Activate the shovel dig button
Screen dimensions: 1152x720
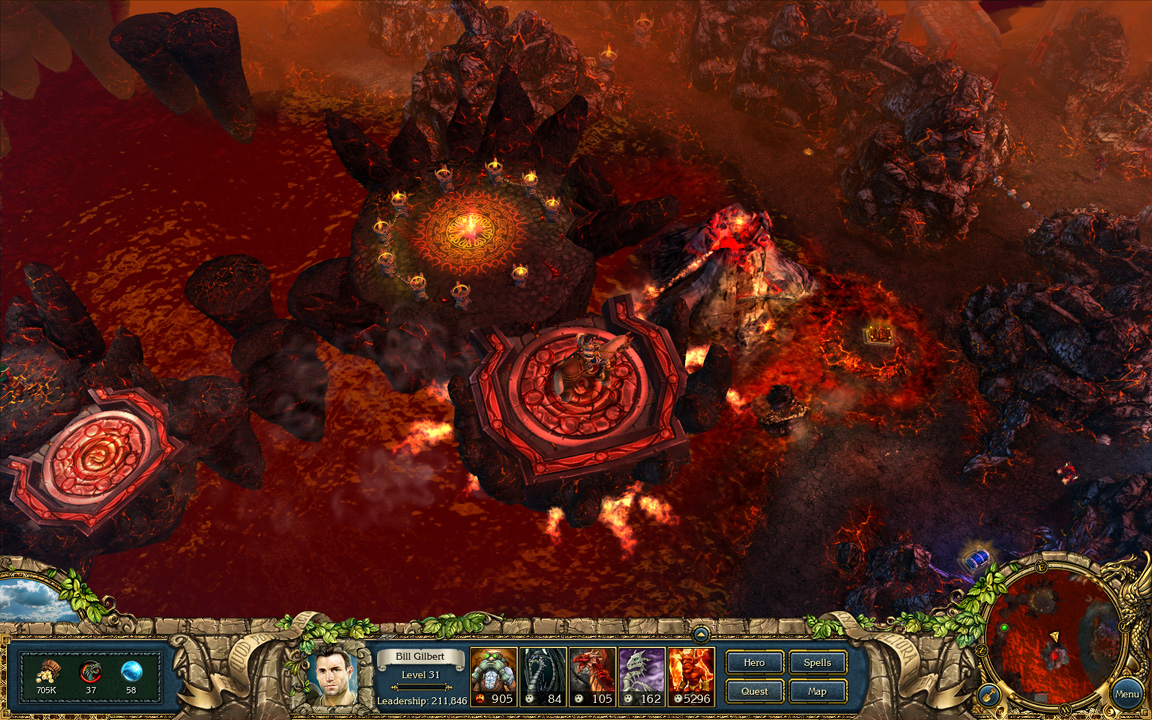click(988, 694)
